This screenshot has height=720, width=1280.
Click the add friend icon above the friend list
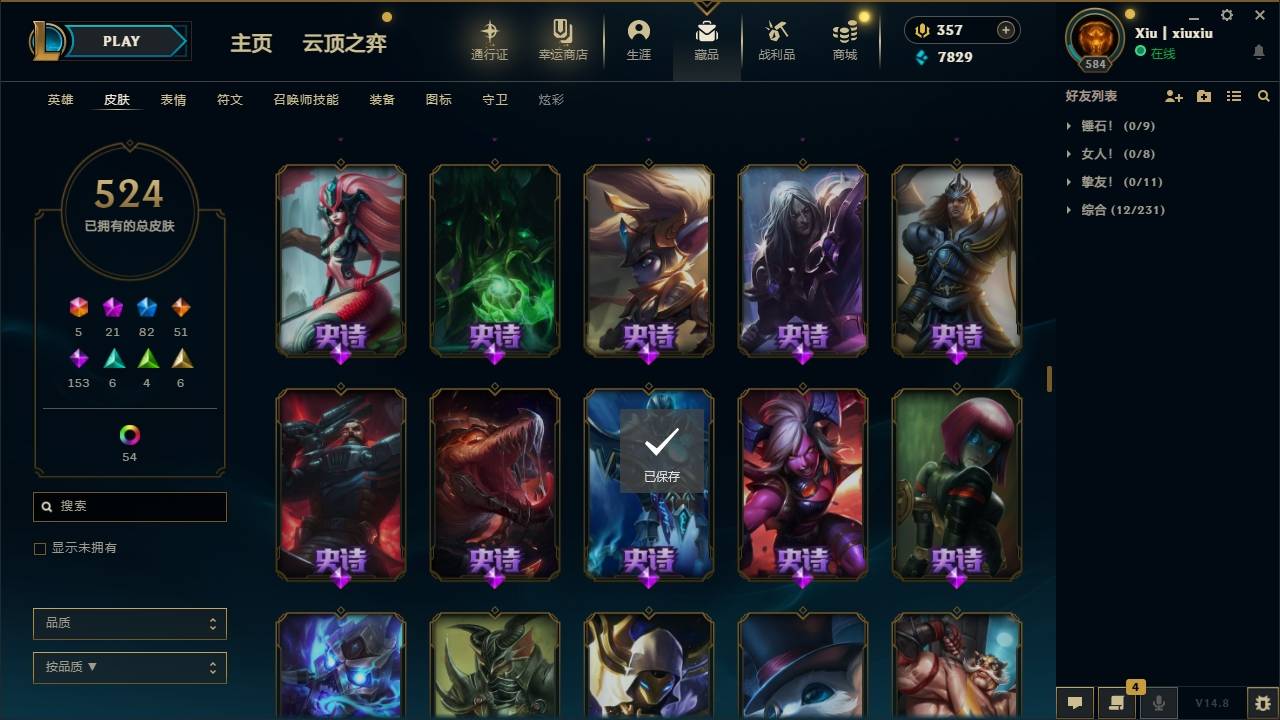click(1174, 96)
